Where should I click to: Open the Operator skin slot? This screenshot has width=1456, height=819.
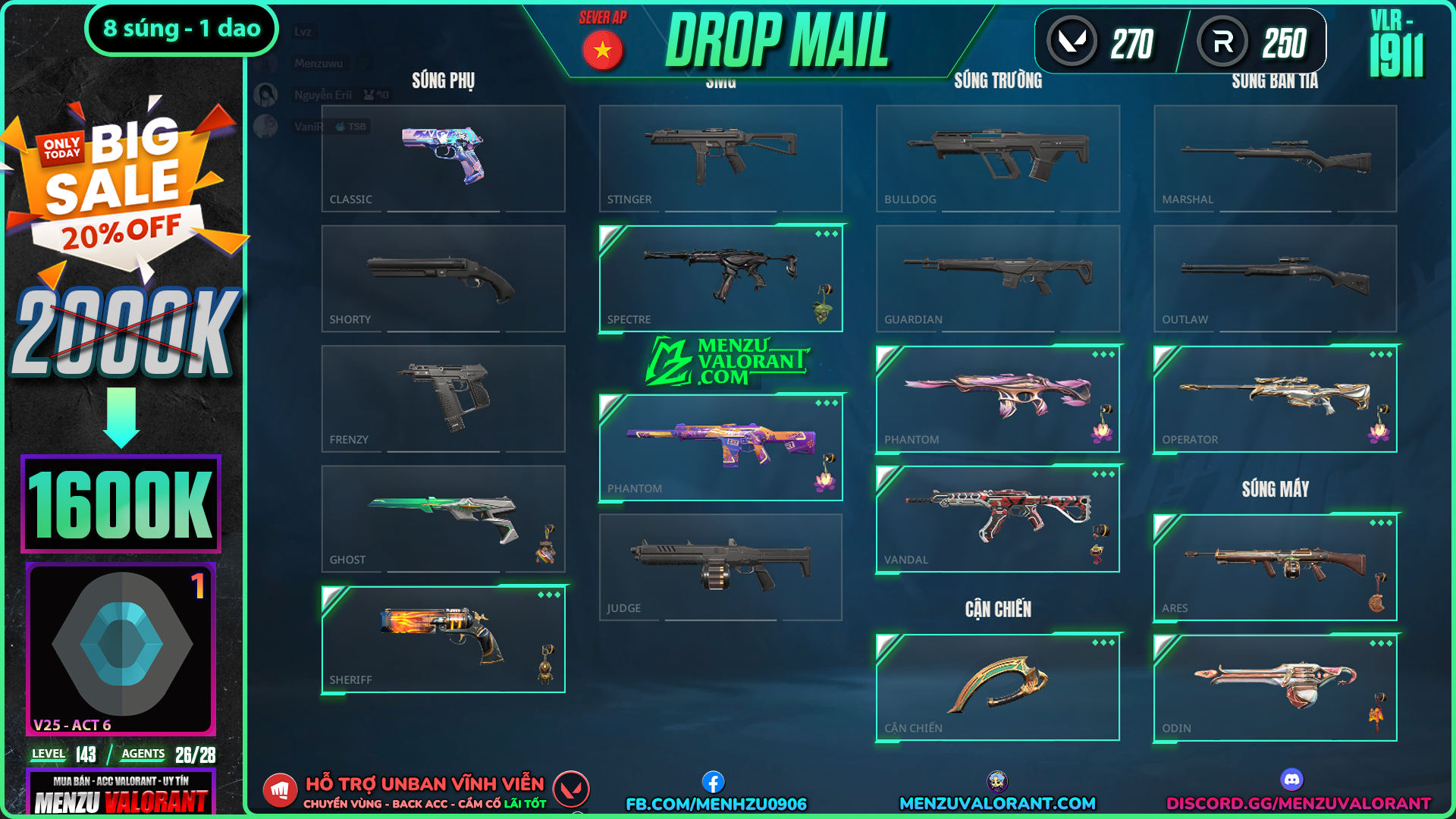pyautogui.click(x=1275, y=398)
